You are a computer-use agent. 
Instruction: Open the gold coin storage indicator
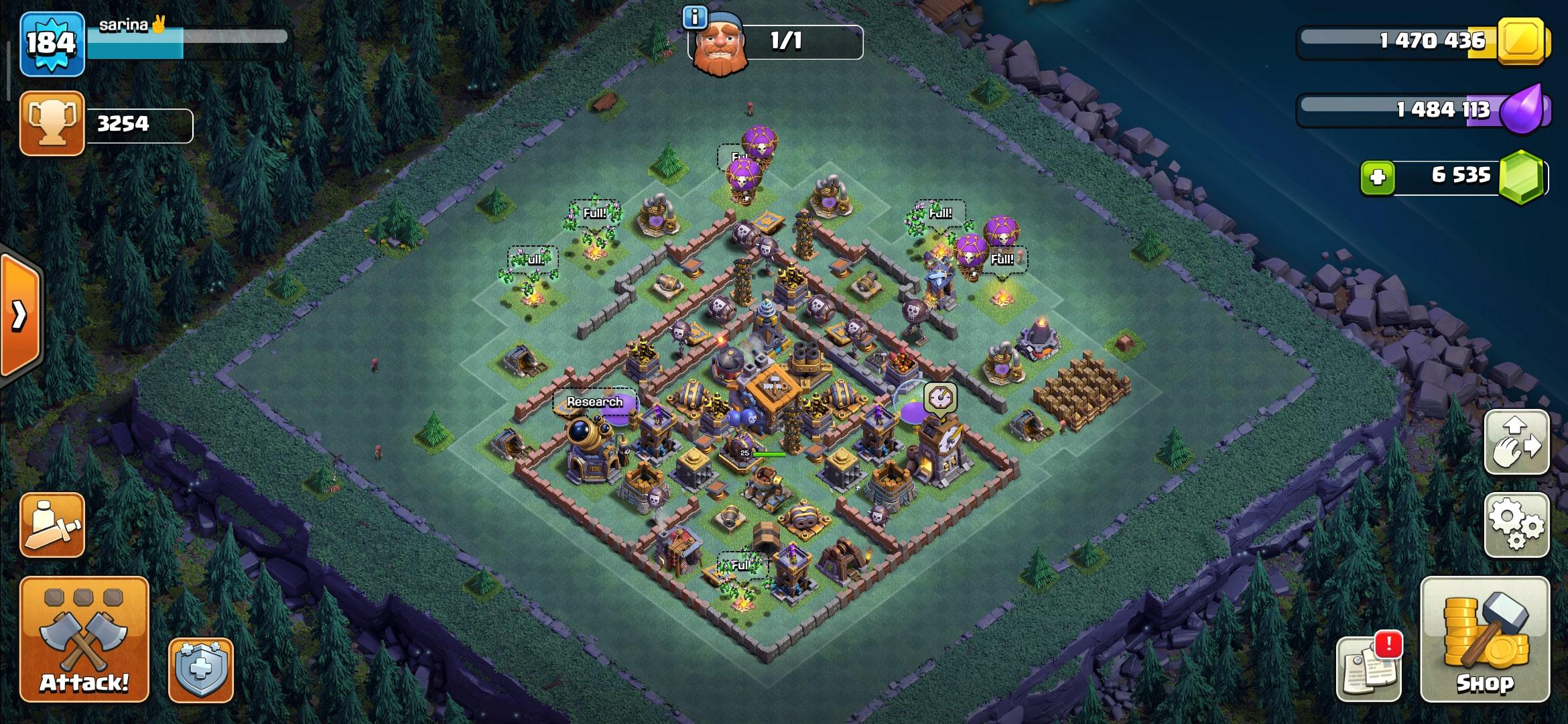[x=1521, y=42]
